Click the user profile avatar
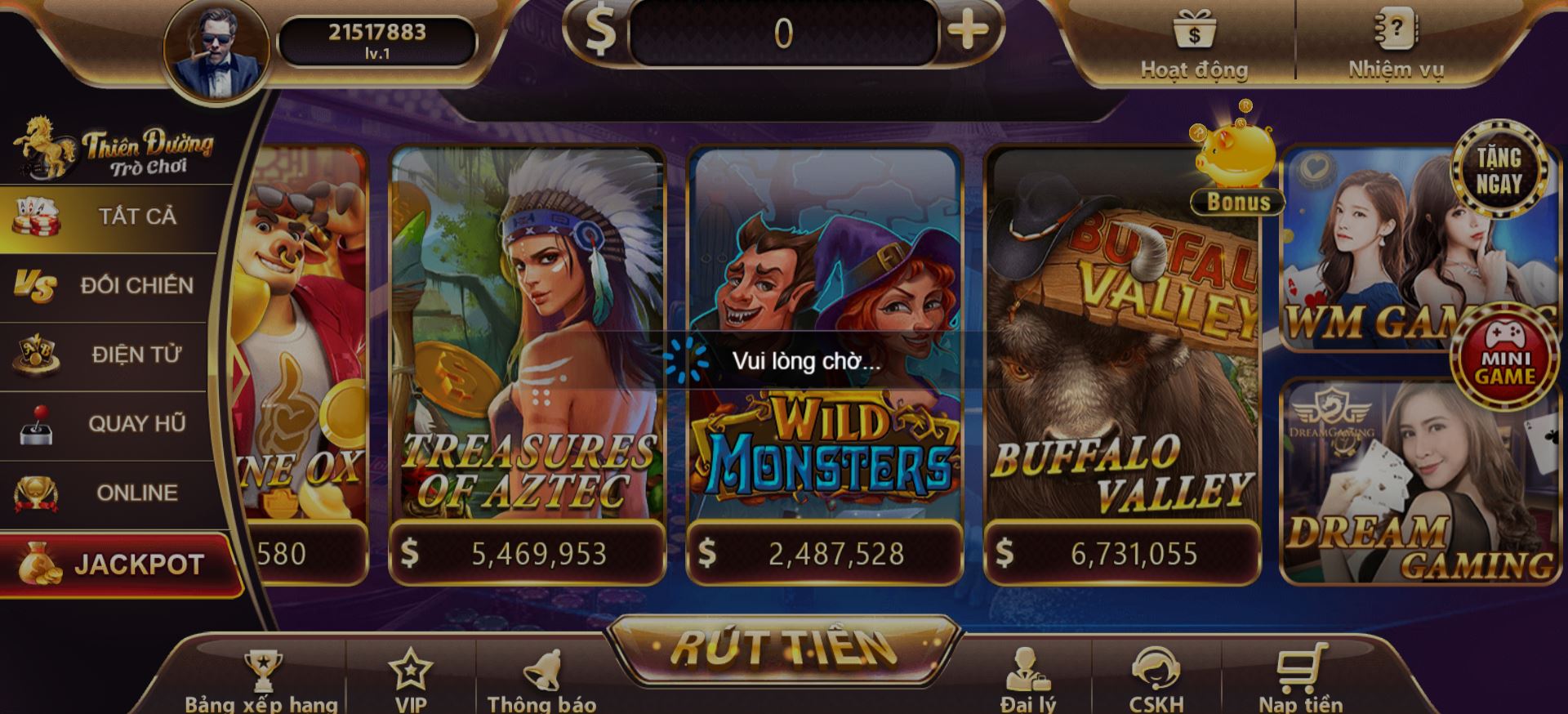Image resolution: width=1568 pixels, height=714 pixels. [x=215, y=45]
